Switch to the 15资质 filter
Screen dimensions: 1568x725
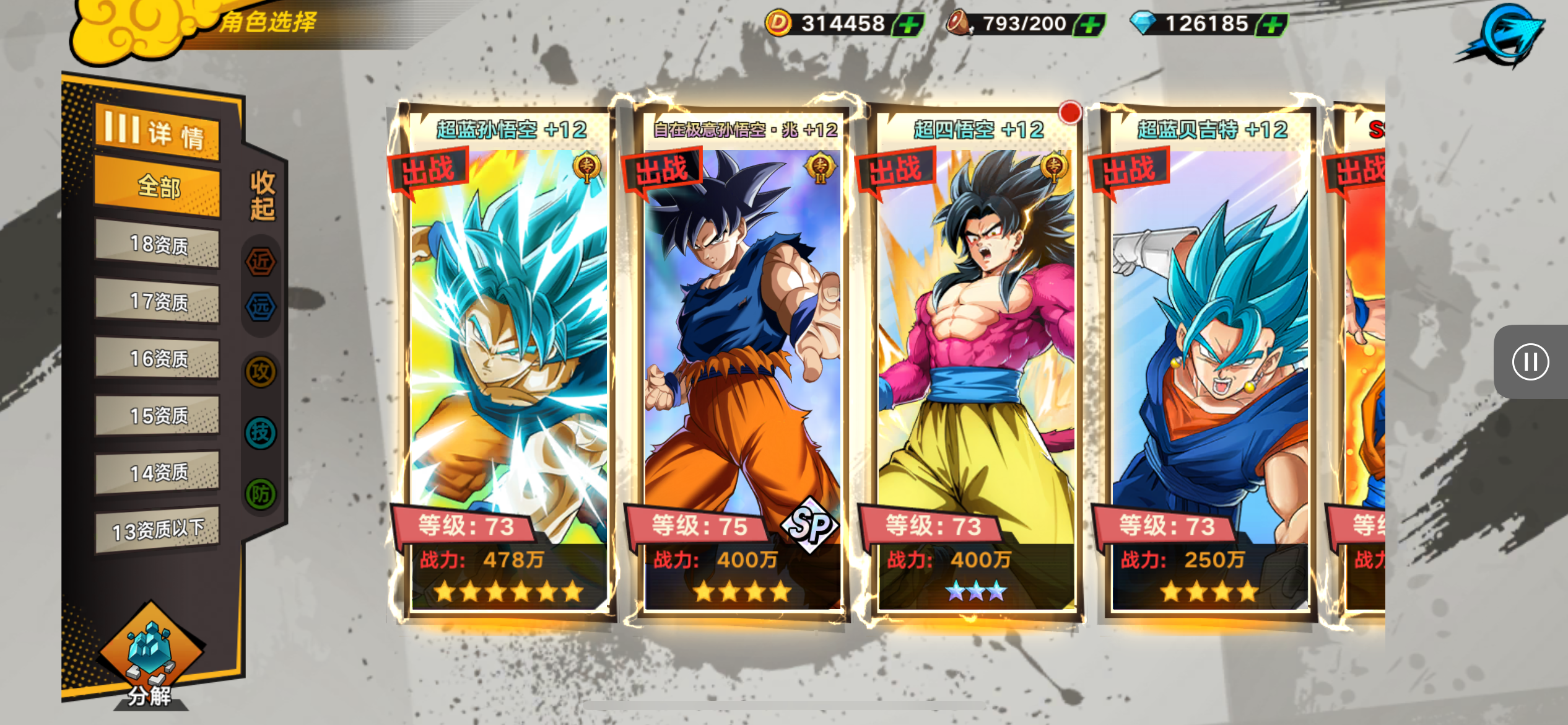157,416
